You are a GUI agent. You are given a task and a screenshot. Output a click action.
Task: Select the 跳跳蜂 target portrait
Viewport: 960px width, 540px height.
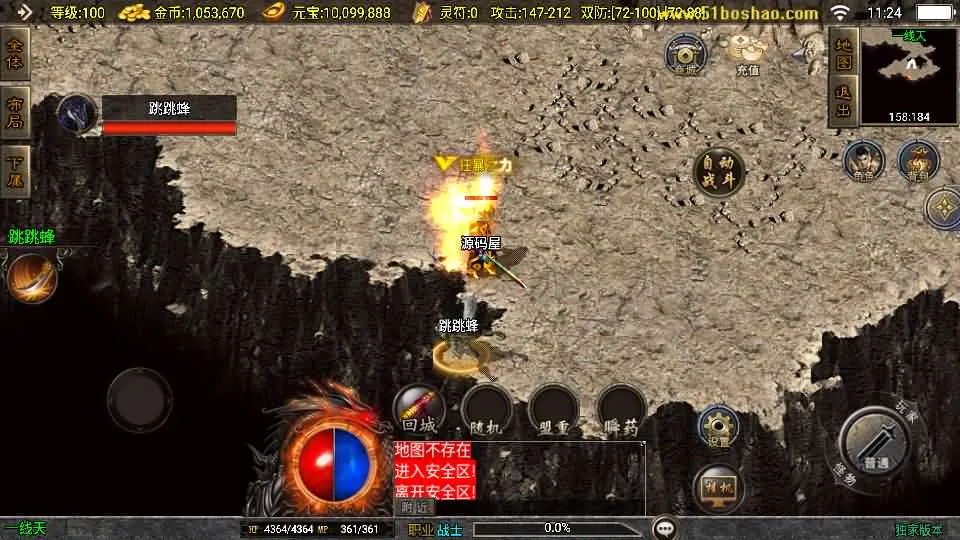[x=76, y=115]
